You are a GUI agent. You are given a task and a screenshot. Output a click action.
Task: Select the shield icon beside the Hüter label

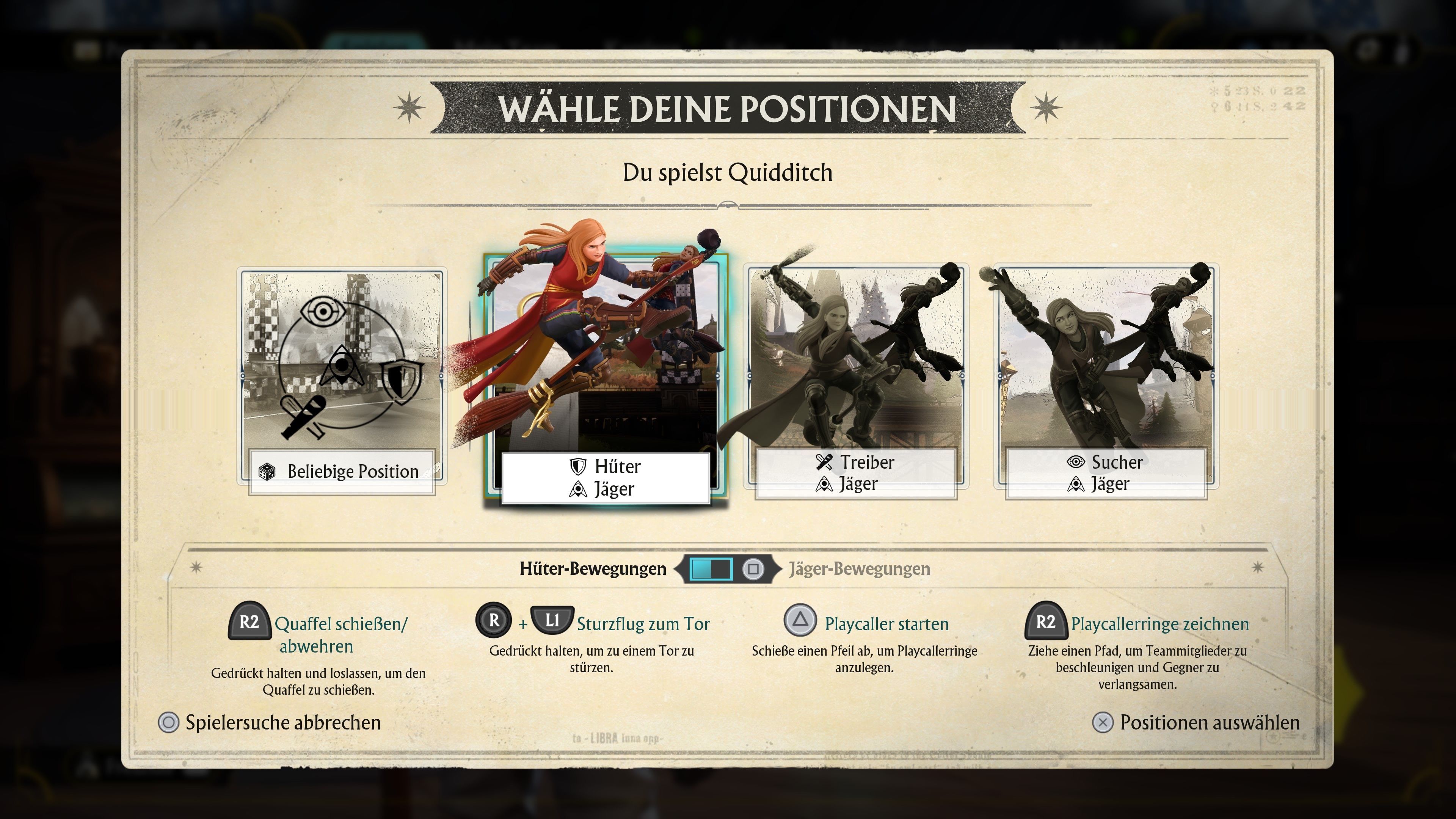577,466
